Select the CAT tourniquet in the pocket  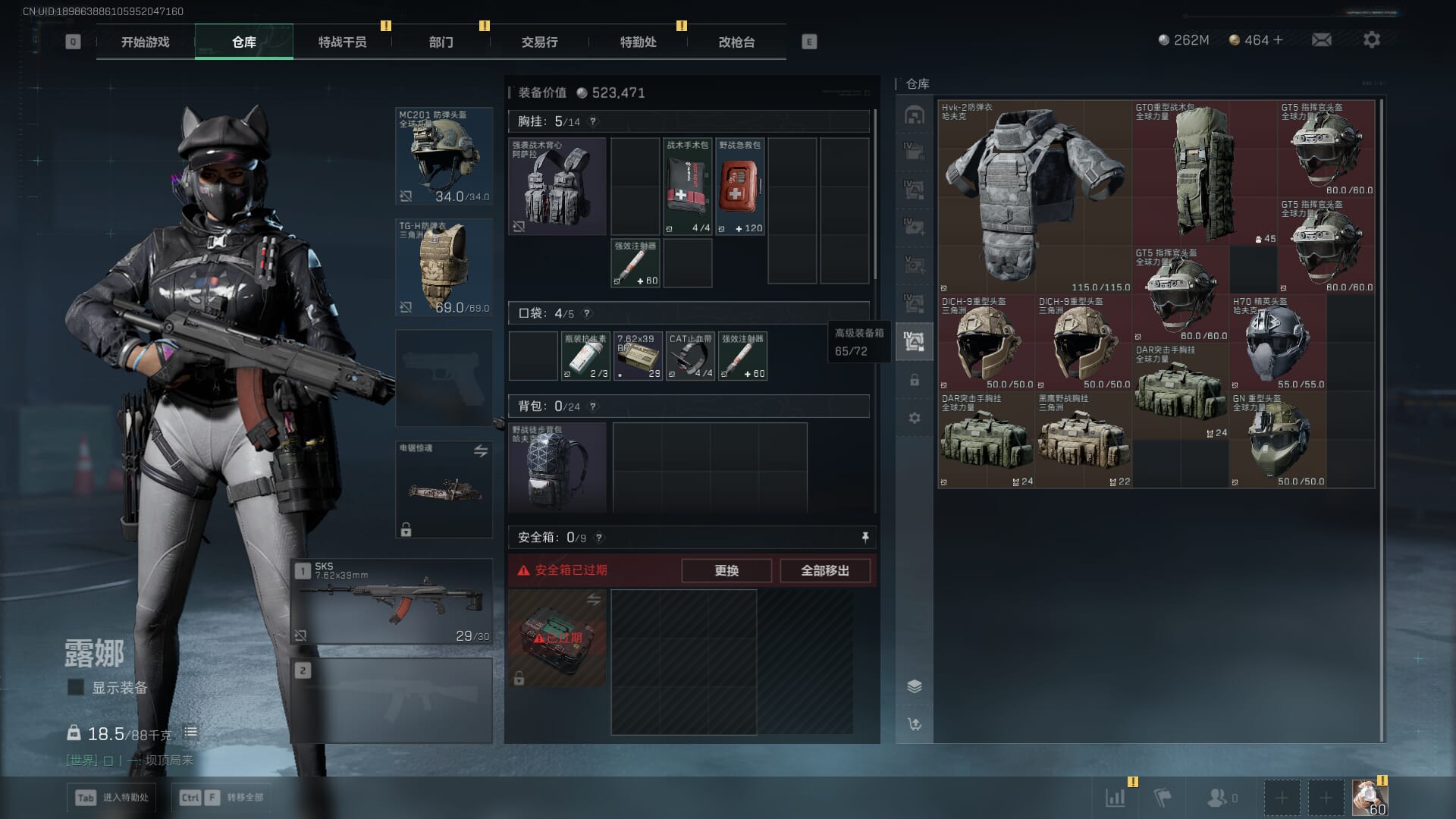click(x=689, y=356)
